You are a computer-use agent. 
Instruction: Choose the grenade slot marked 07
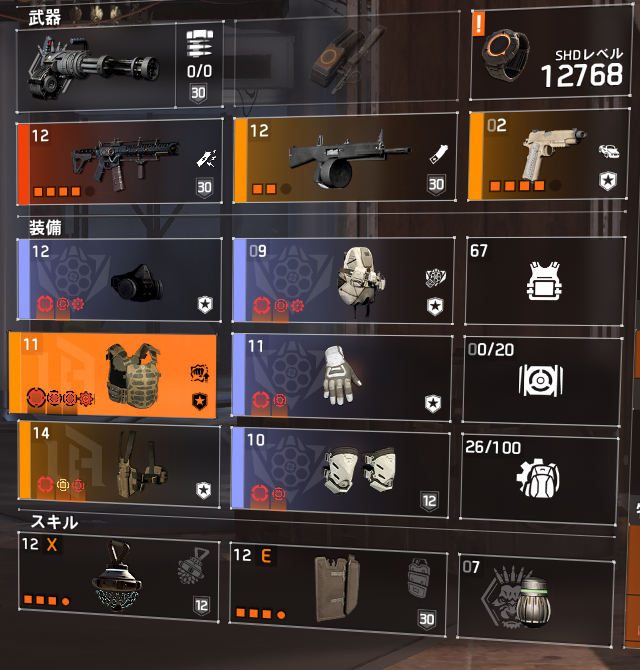535,595
